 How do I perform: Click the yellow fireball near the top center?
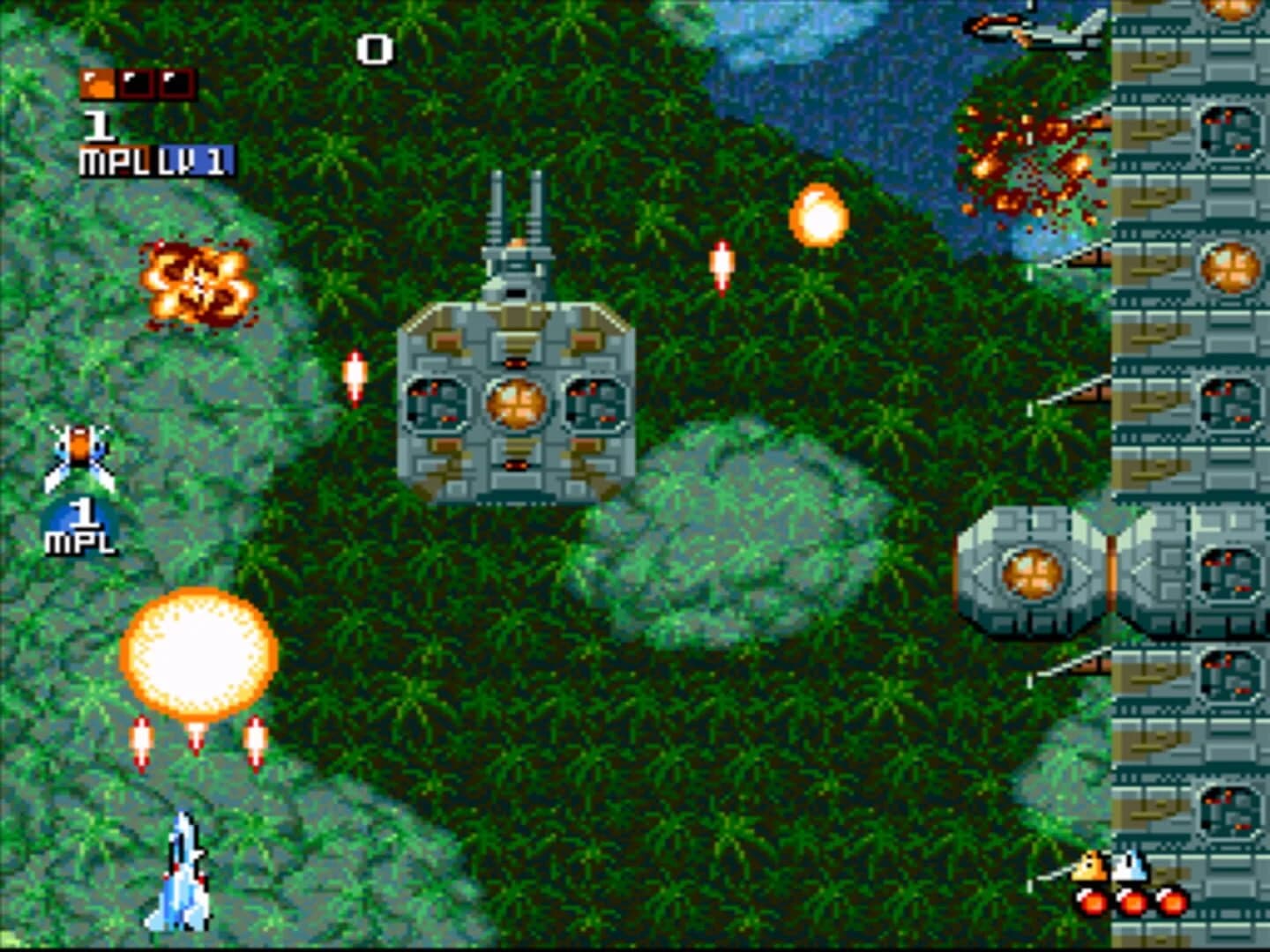(820, 213)
